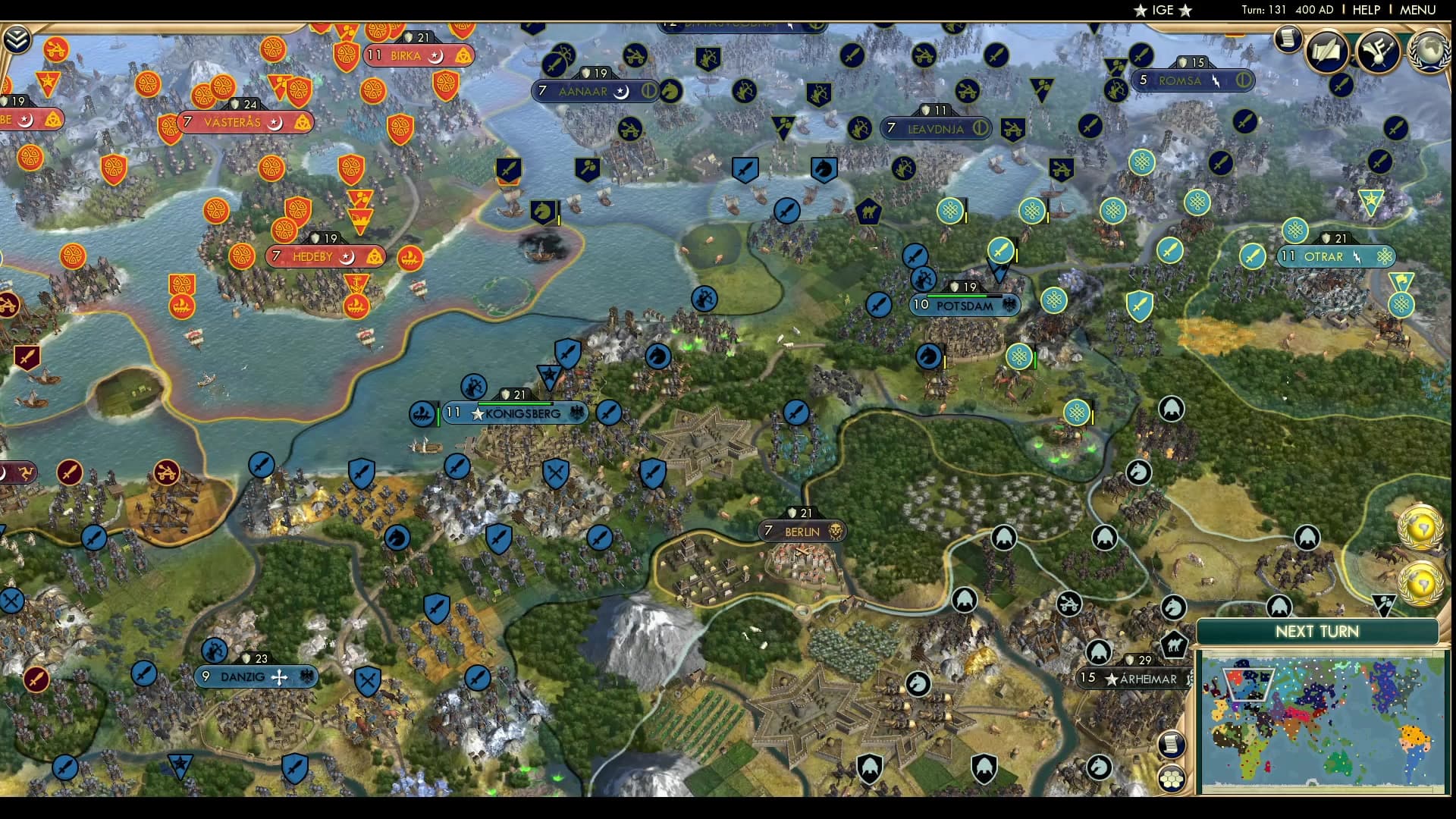
Task: Click HELP in the top bar
Action: point(1365,11)
